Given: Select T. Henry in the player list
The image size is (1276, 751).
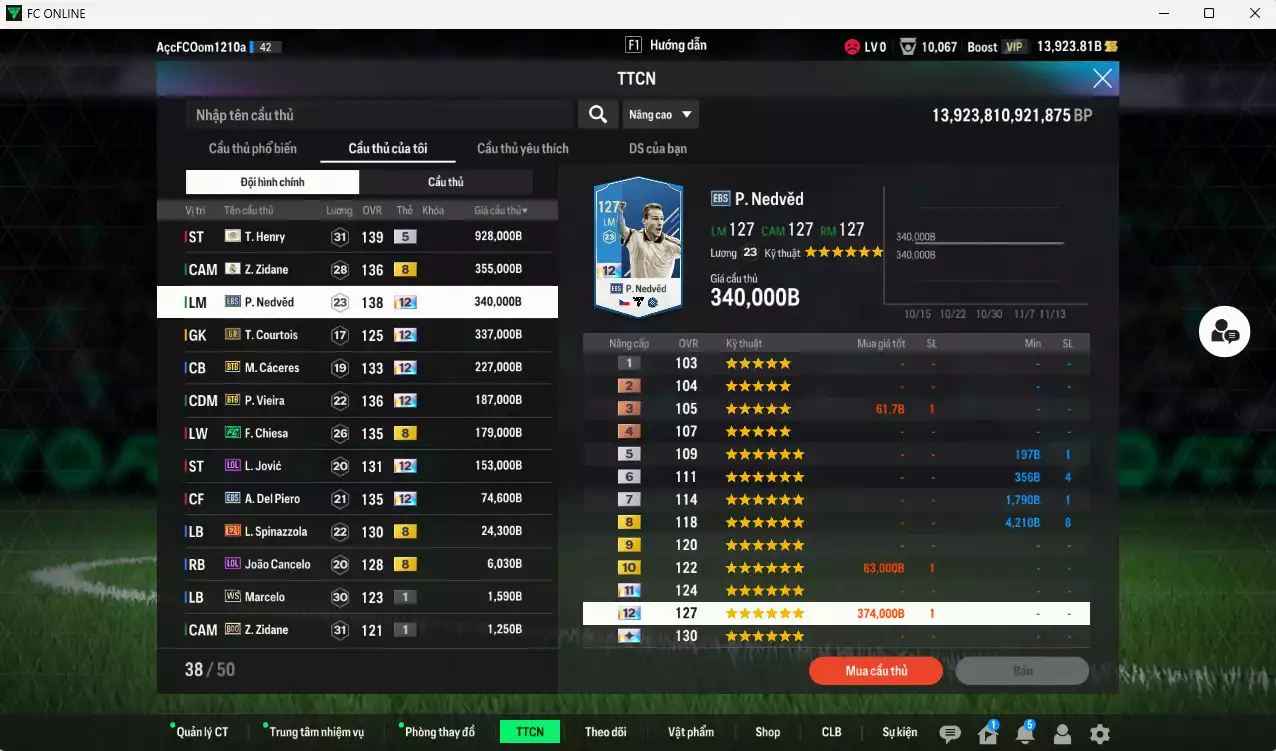Looking at the screenshot, I should 356,237.
